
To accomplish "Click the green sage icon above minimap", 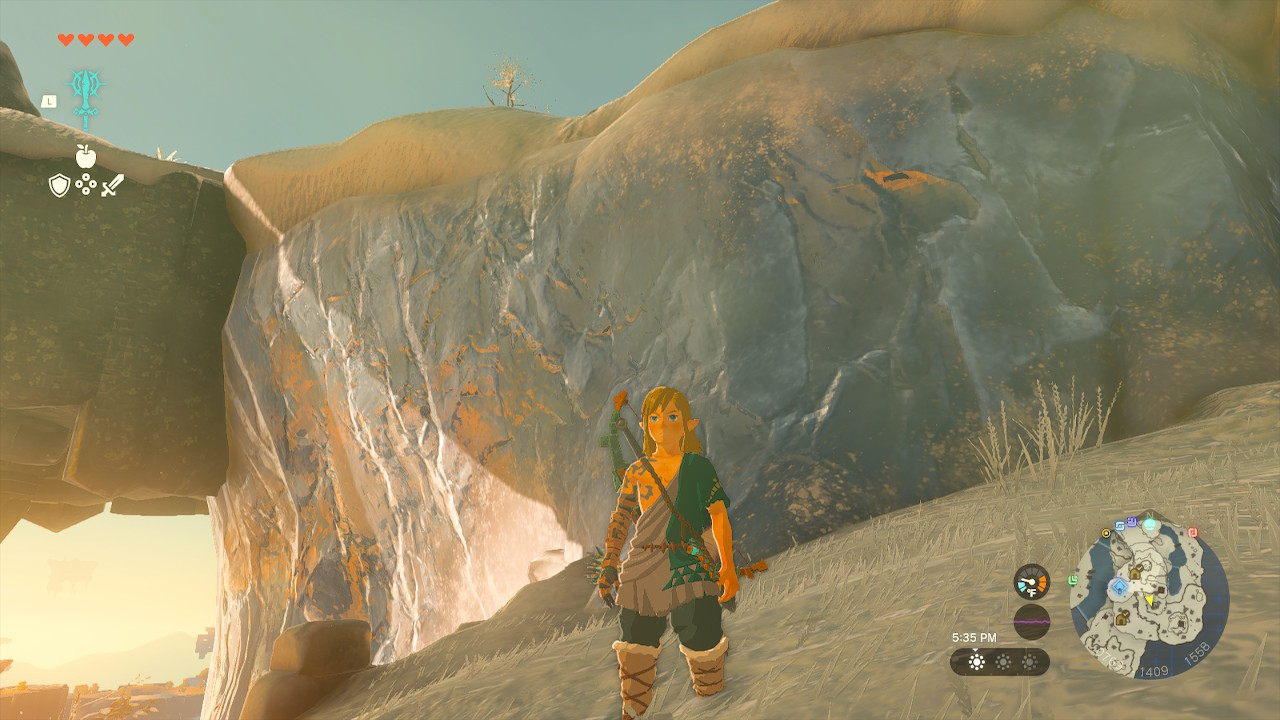I will point(1150,525).
